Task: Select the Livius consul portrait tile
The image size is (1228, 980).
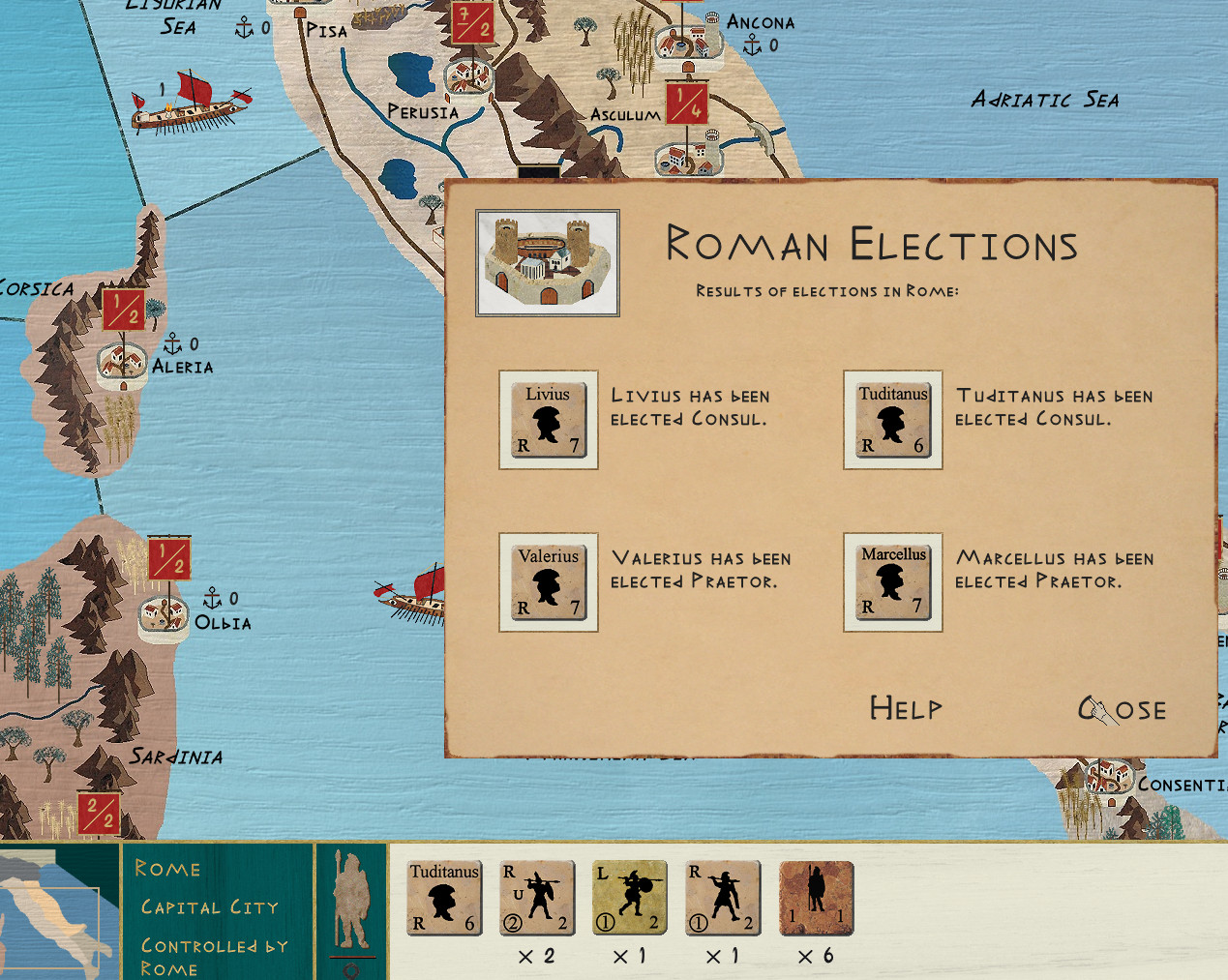Action: 549,420
